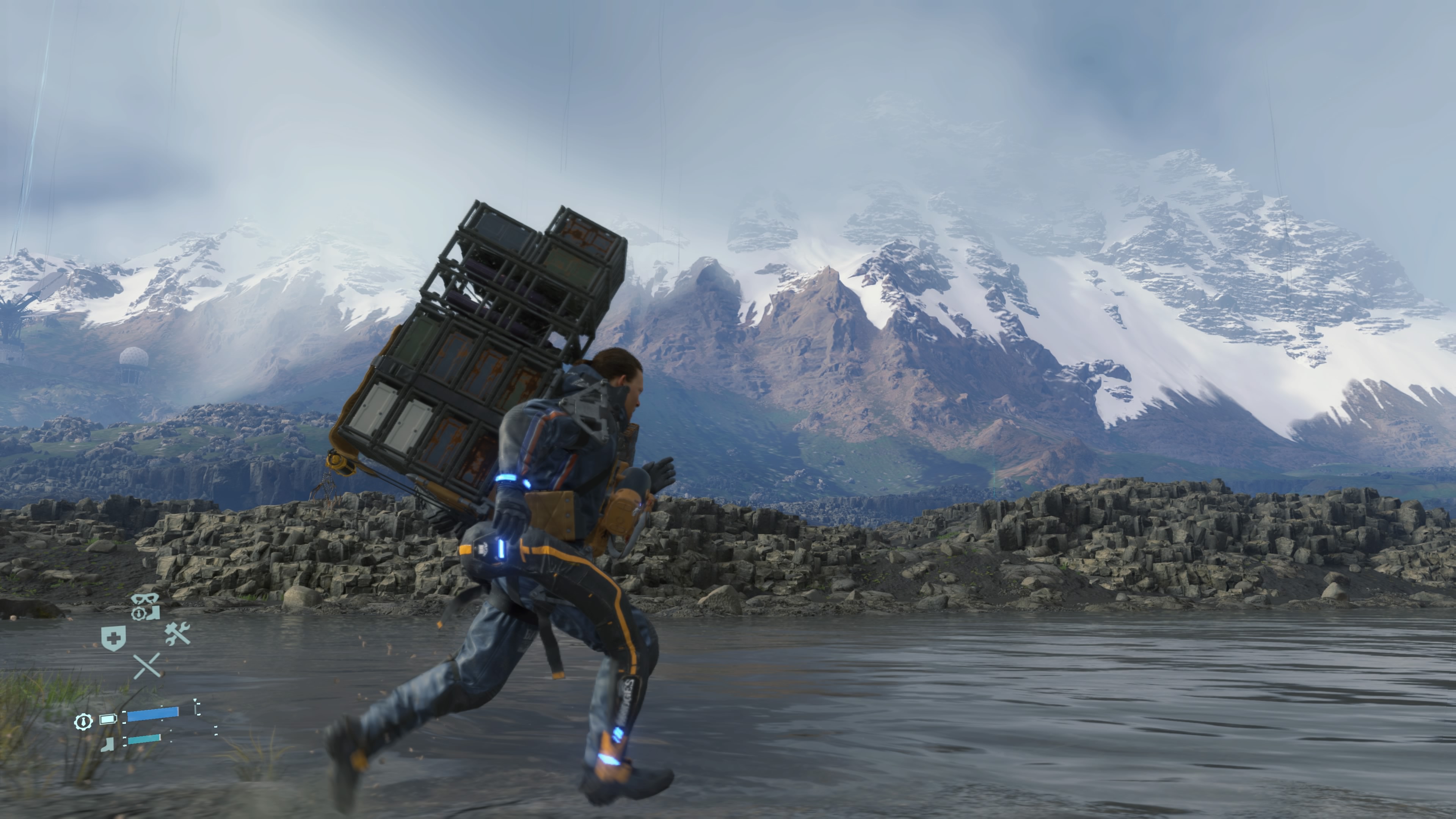Select the shield with cross items icon
Viewport: 1456px width, 819px height.
pyautogui.click(x=113, y=638)
